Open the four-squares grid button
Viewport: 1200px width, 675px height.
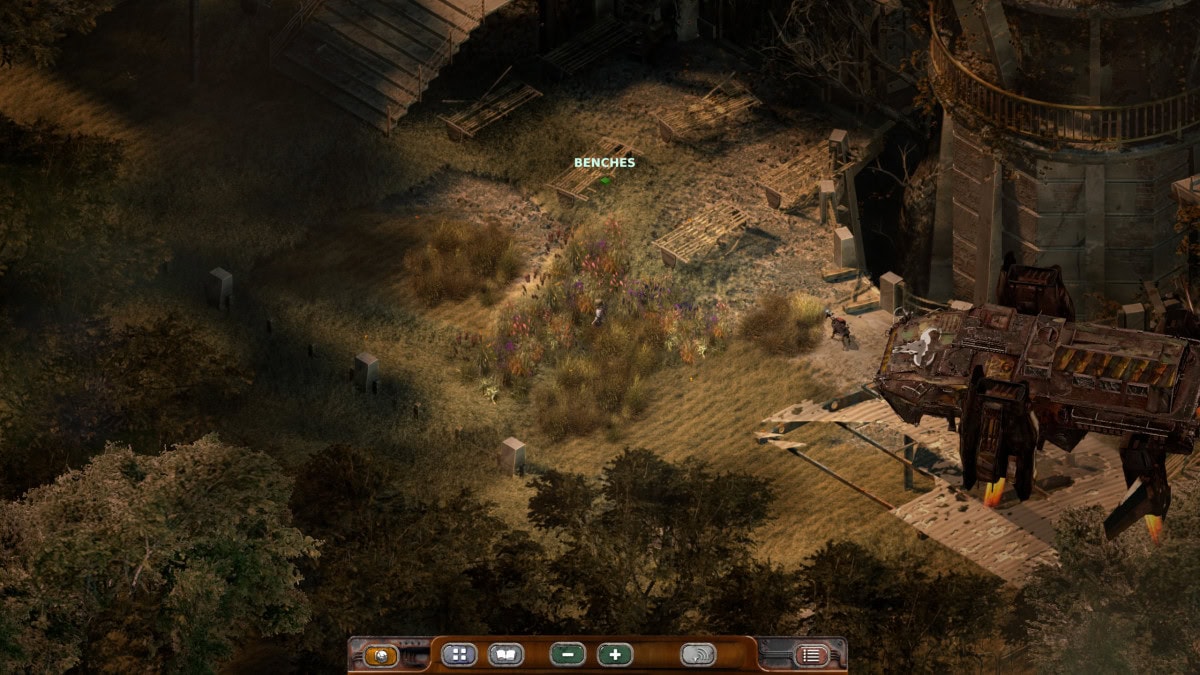pyautogui.click(x=459, y=655)
